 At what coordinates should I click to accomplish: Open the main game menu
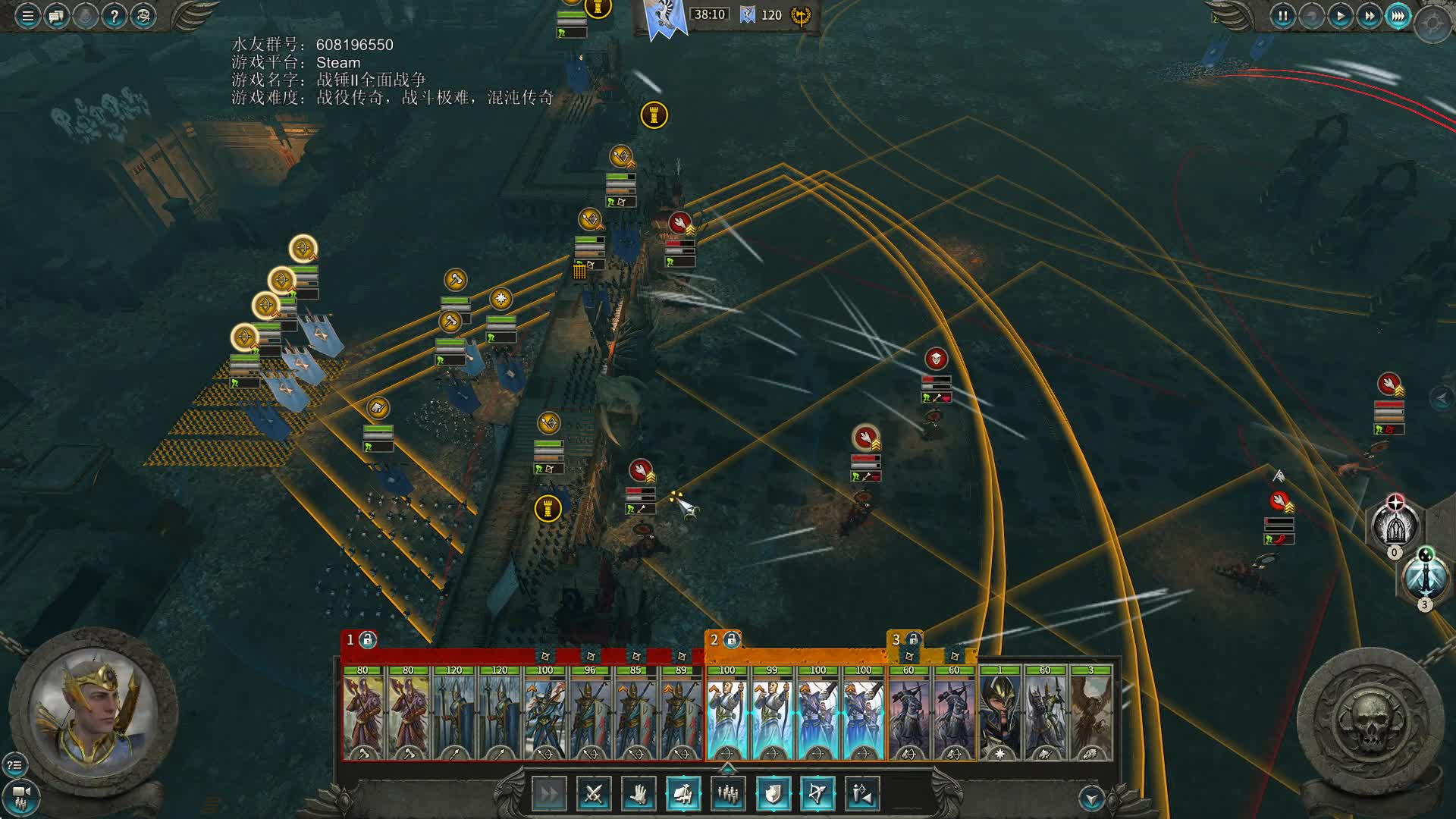click(x=27, y=16)
